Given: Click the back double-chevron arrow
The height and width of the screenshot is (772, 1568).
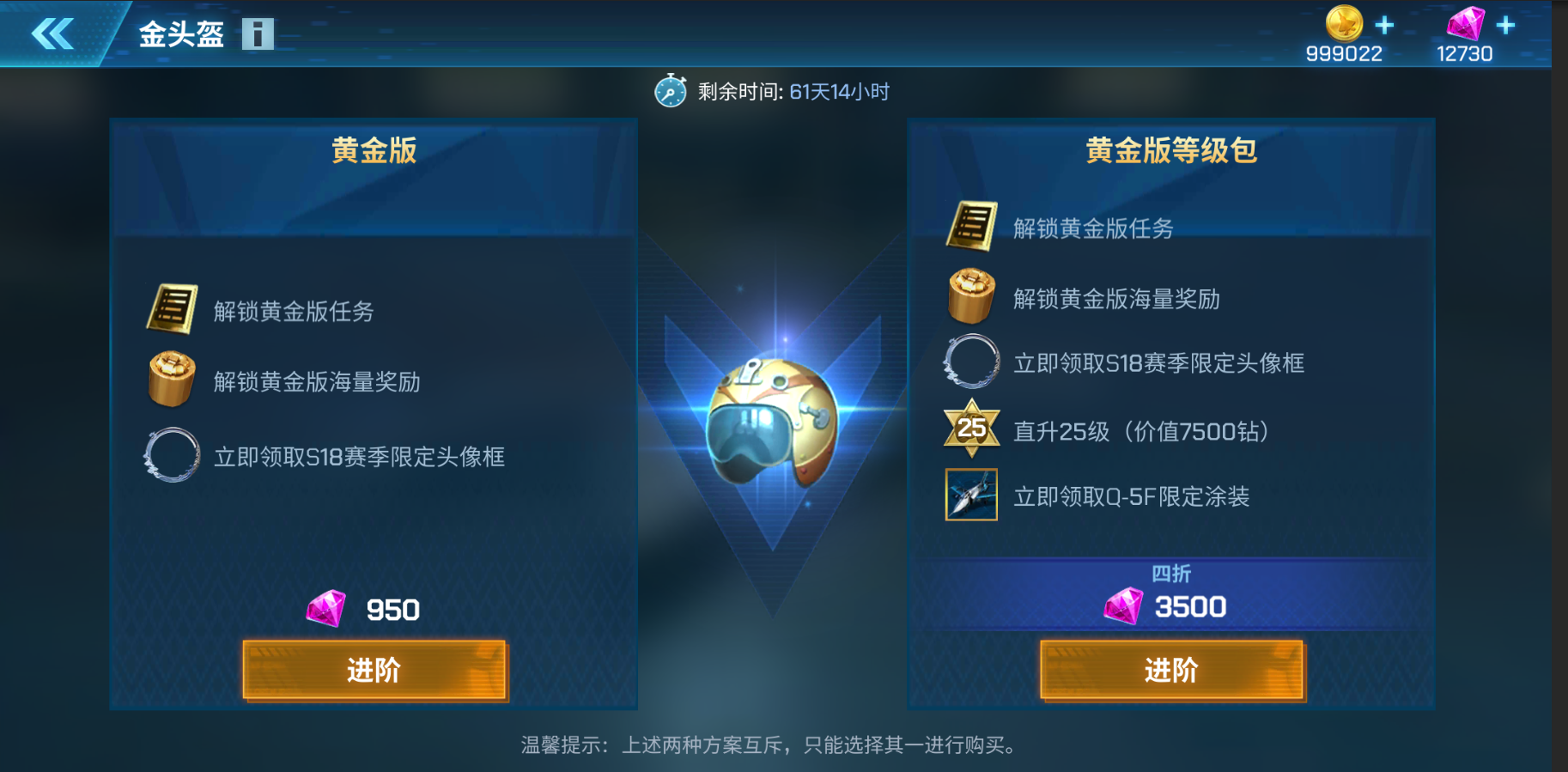Looking at the screenshot, I should [53, 34].
